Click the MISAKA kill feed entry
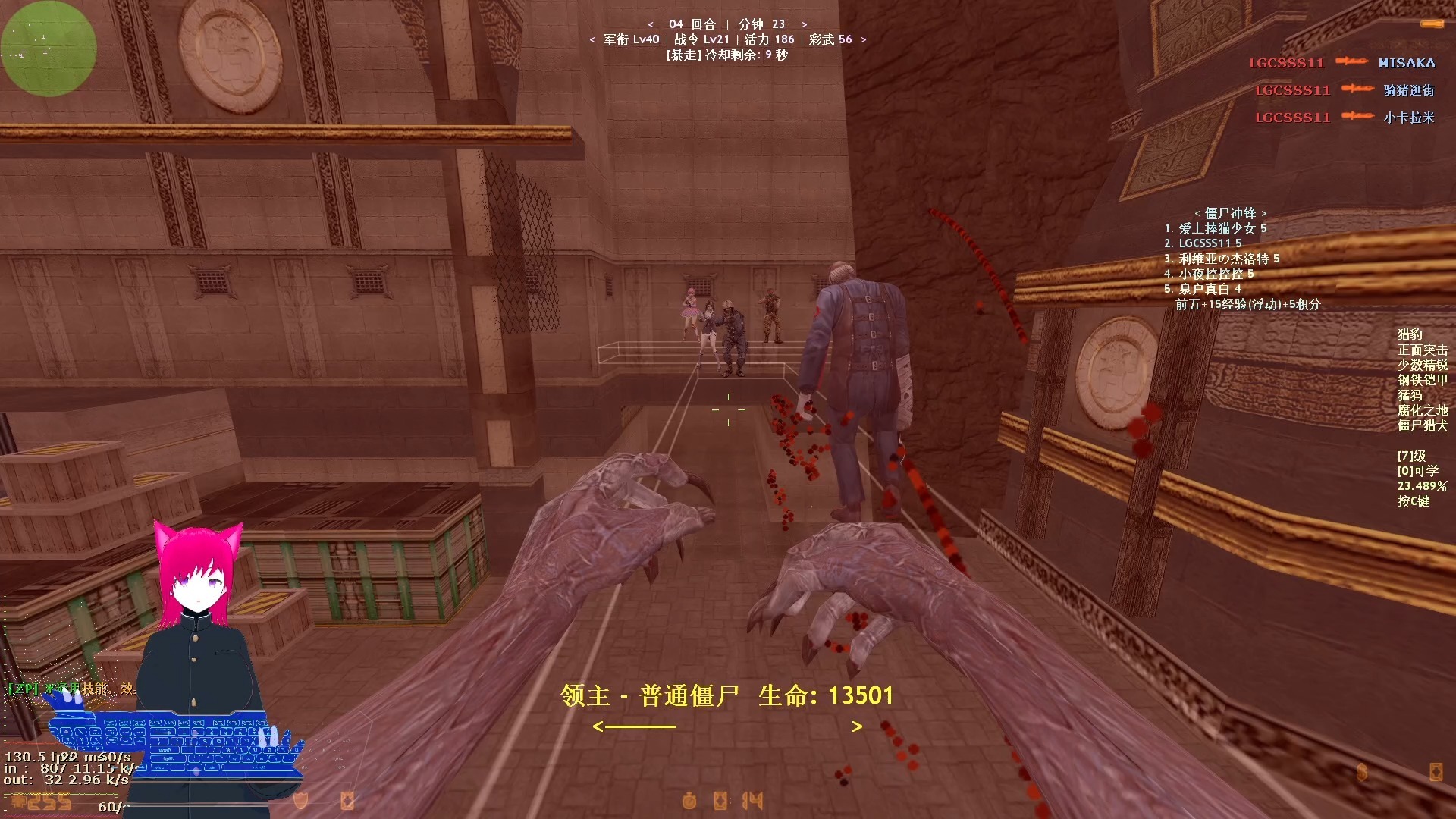The width and height of the screenshot is (1456, 819). (1406, 63)
